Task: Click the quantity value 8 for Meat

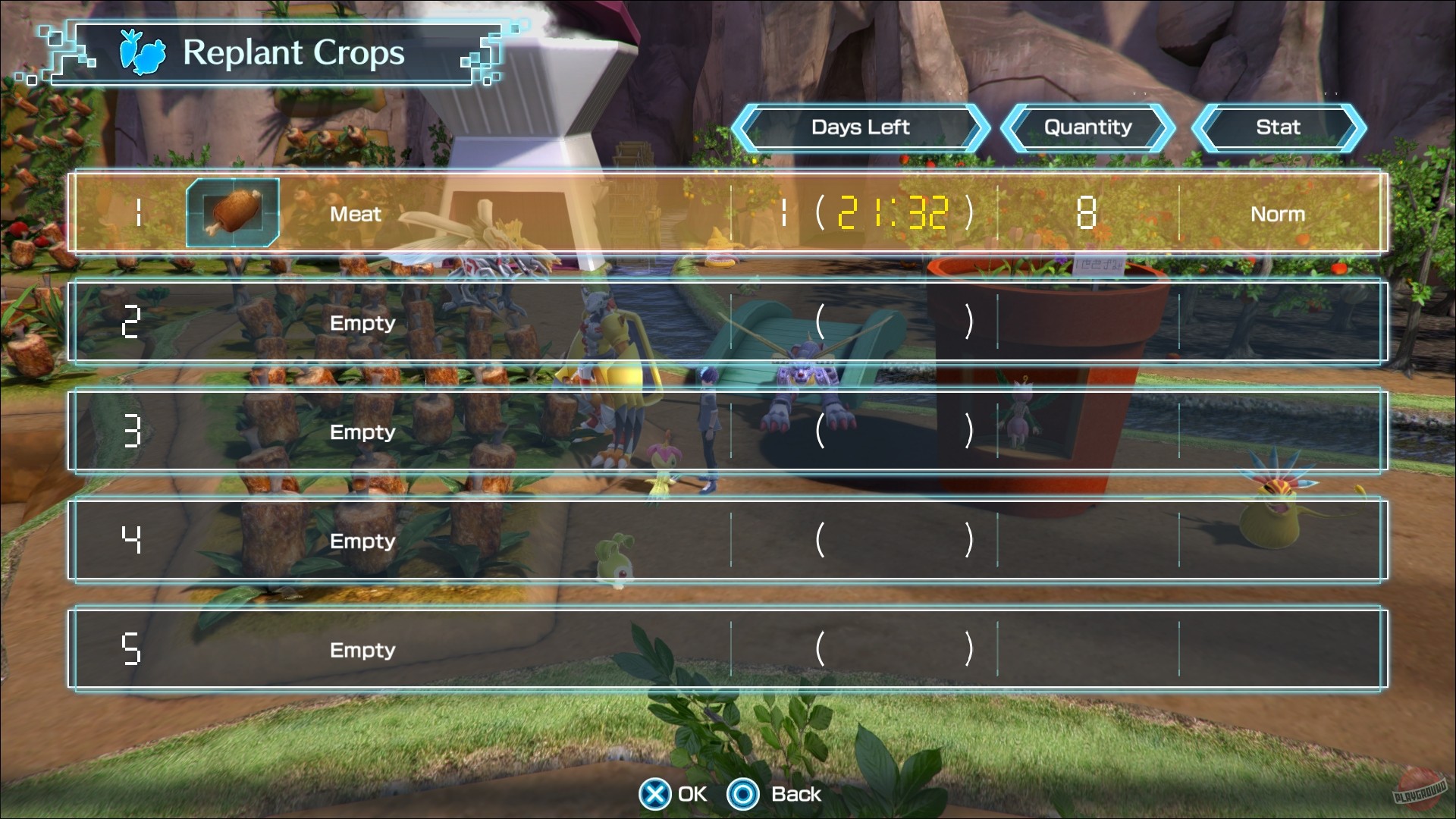Action: [1087, 213]
